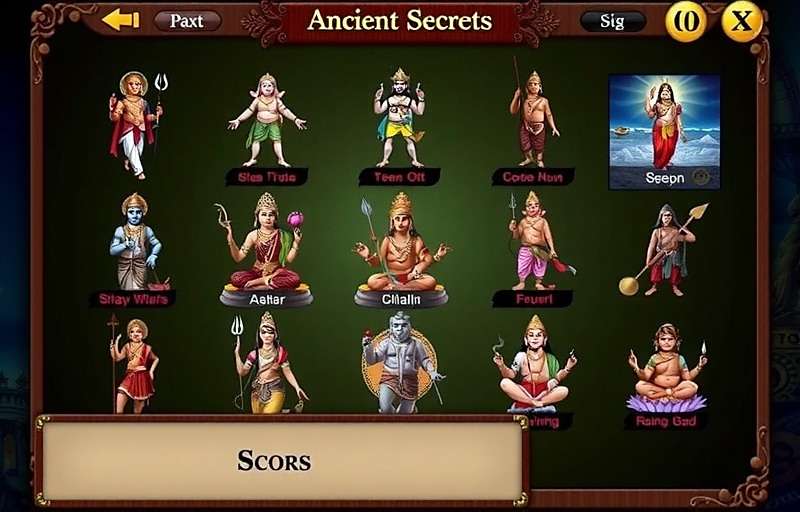Select the Sig button
The height and width of the screenshot is (512, 800).
(x=612, y=21)
